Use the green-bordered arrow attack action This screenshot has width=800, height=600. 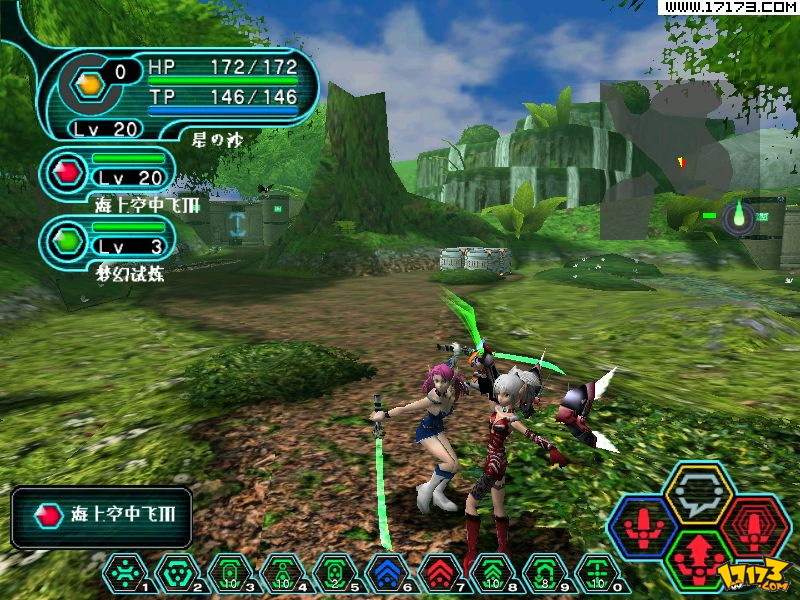pyautogui.click(x=699, y=557)
